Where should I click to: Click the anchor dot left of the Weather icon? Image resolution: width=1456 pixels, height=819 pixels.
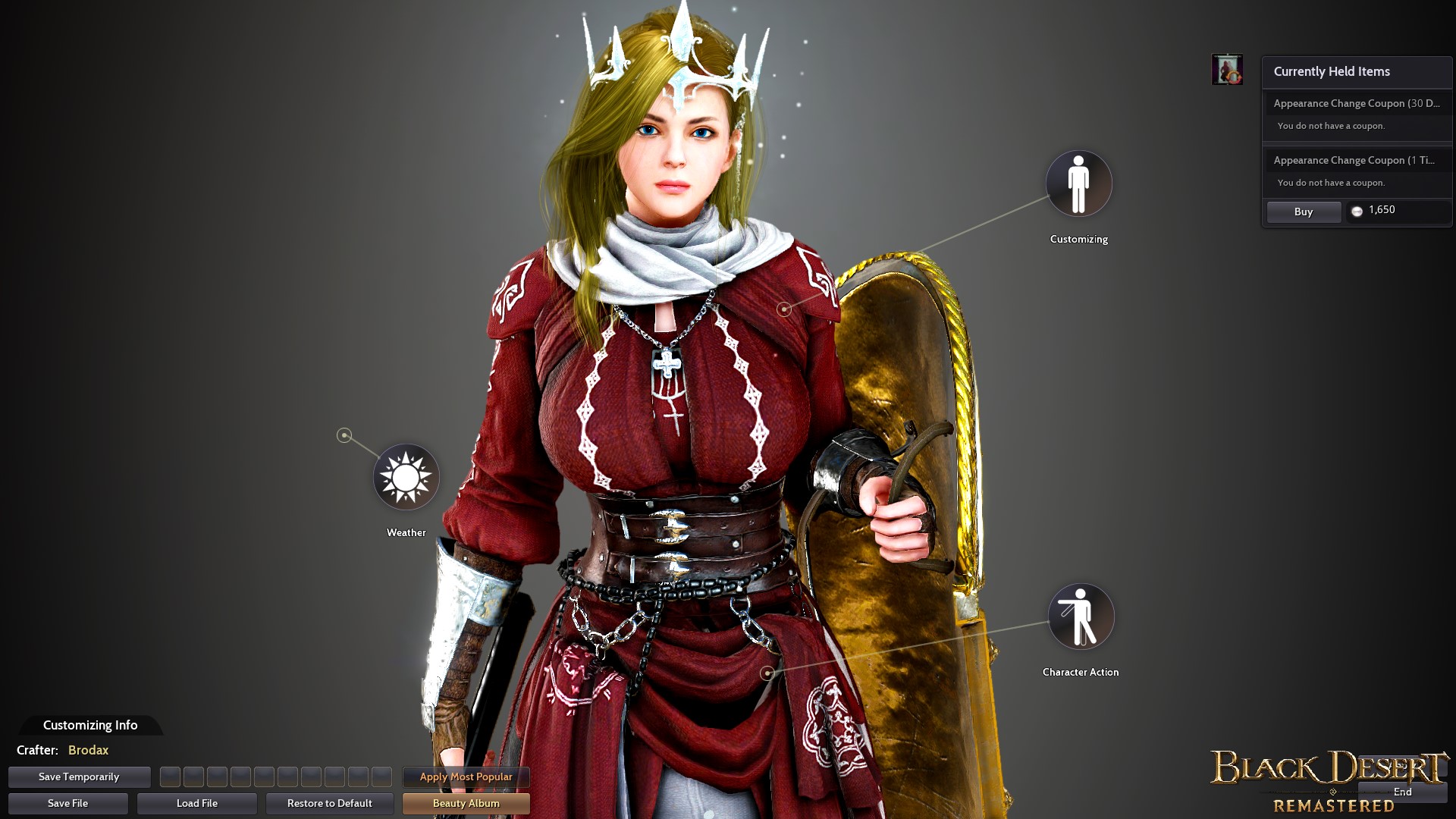(x=344, y=435)
